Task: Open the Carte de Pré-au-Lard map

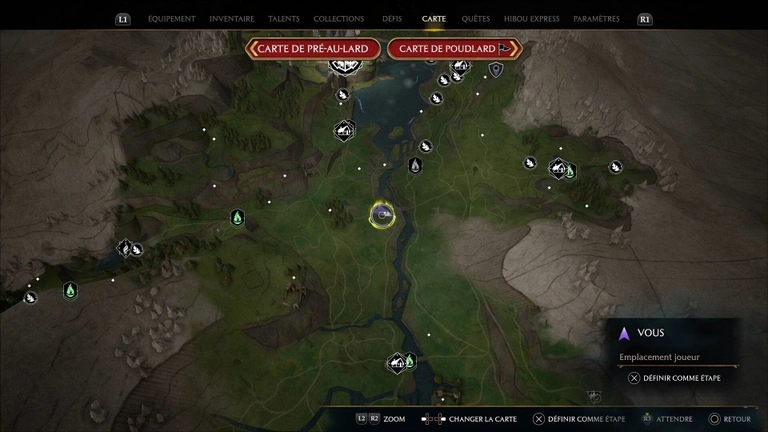Action: (313, 48)
